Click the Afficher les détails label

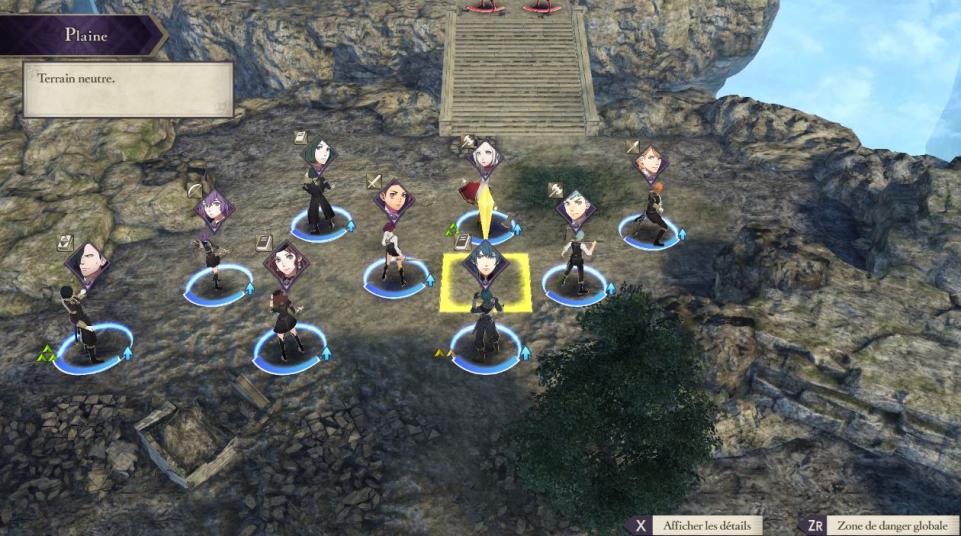tap(707, 525)
